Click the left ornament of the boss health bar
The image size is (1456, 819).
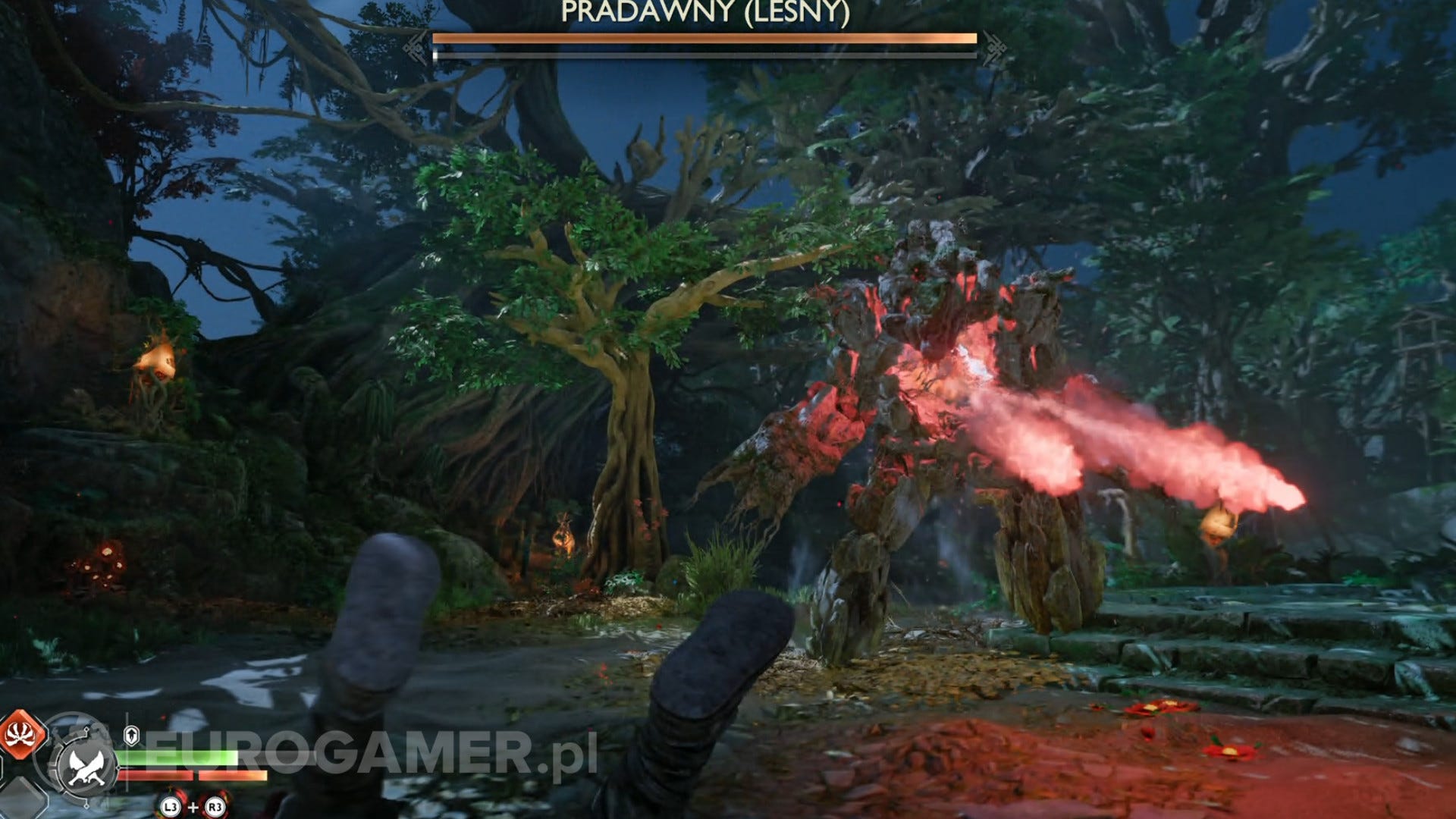416,45
